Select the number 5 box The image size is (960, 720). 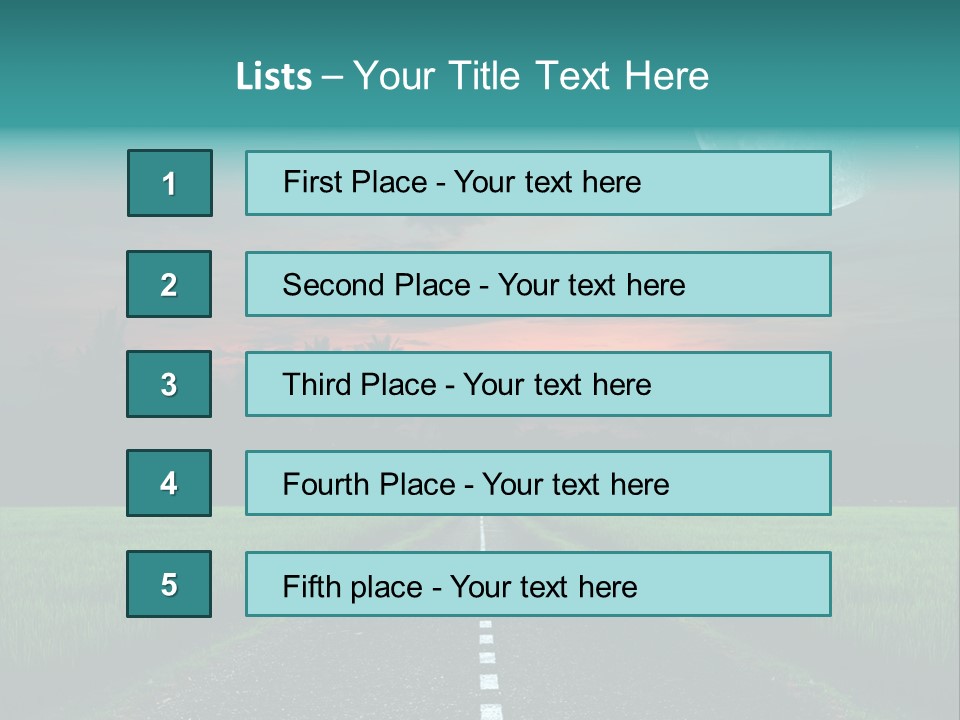click(169, 584)
